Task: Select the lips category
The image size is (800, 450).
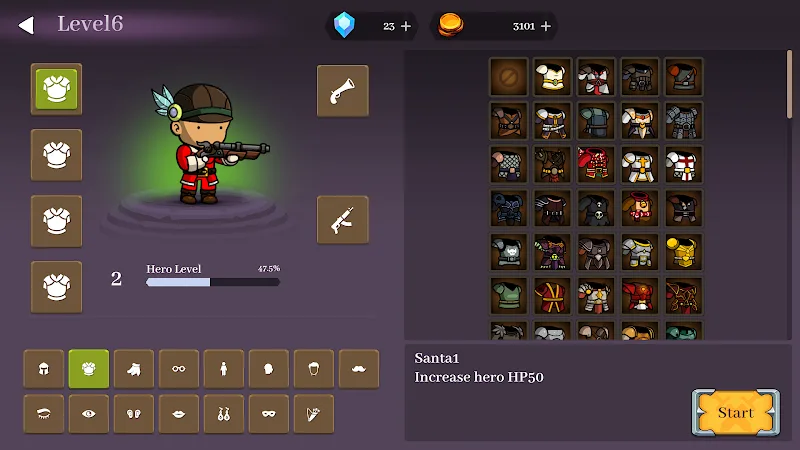Action: pos(179,414)
